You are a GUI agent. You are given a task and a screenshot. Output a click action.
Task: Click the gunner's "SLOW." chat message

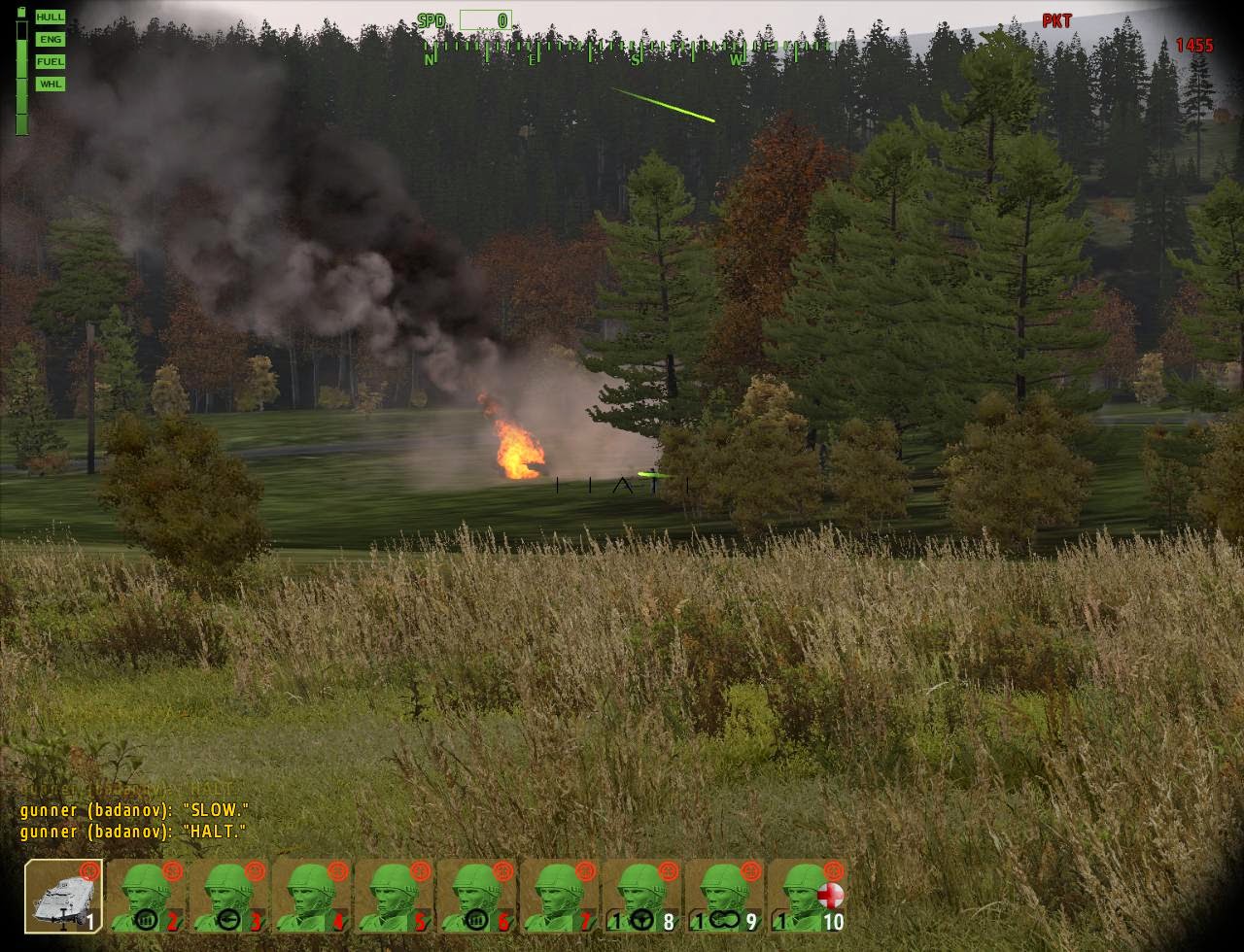point(134,809)
